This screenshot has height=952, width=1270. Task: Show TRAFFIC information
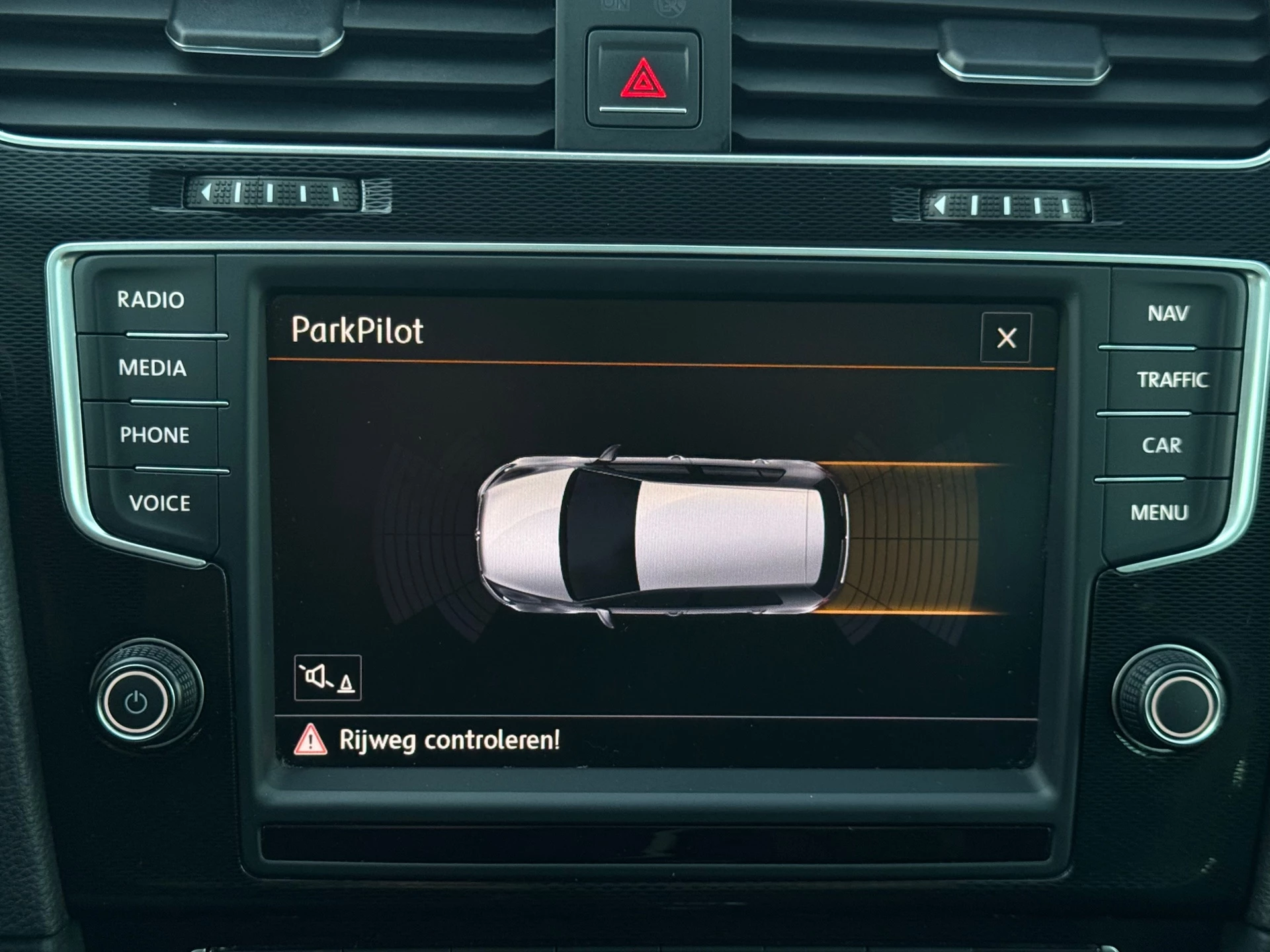pyautogui.click(x=1172, y=379)
